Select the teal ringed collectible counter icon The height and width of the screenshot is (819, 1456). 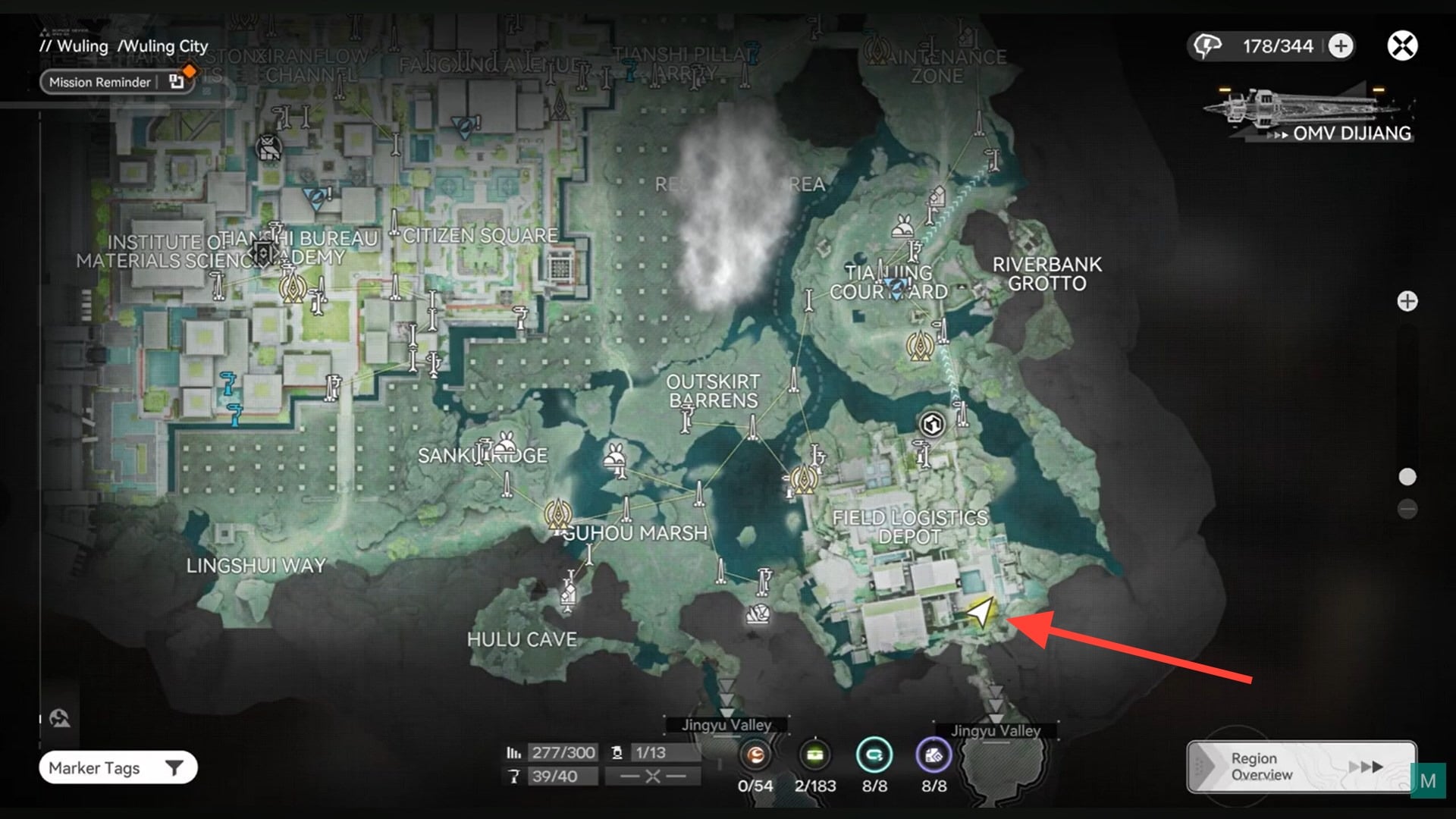874,755
